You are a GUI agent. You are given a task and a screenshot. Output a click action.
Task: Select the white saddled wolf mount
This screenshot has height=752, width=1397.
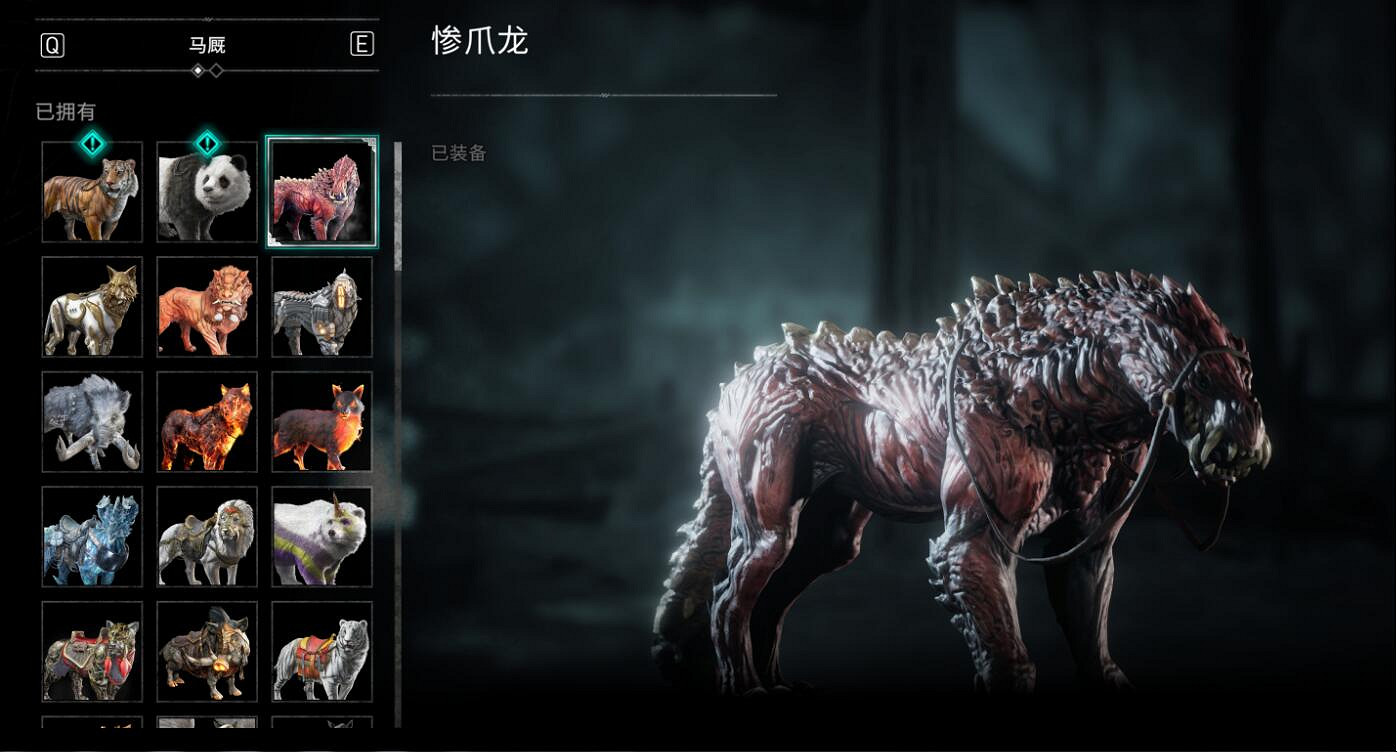(x=206, y=537)
